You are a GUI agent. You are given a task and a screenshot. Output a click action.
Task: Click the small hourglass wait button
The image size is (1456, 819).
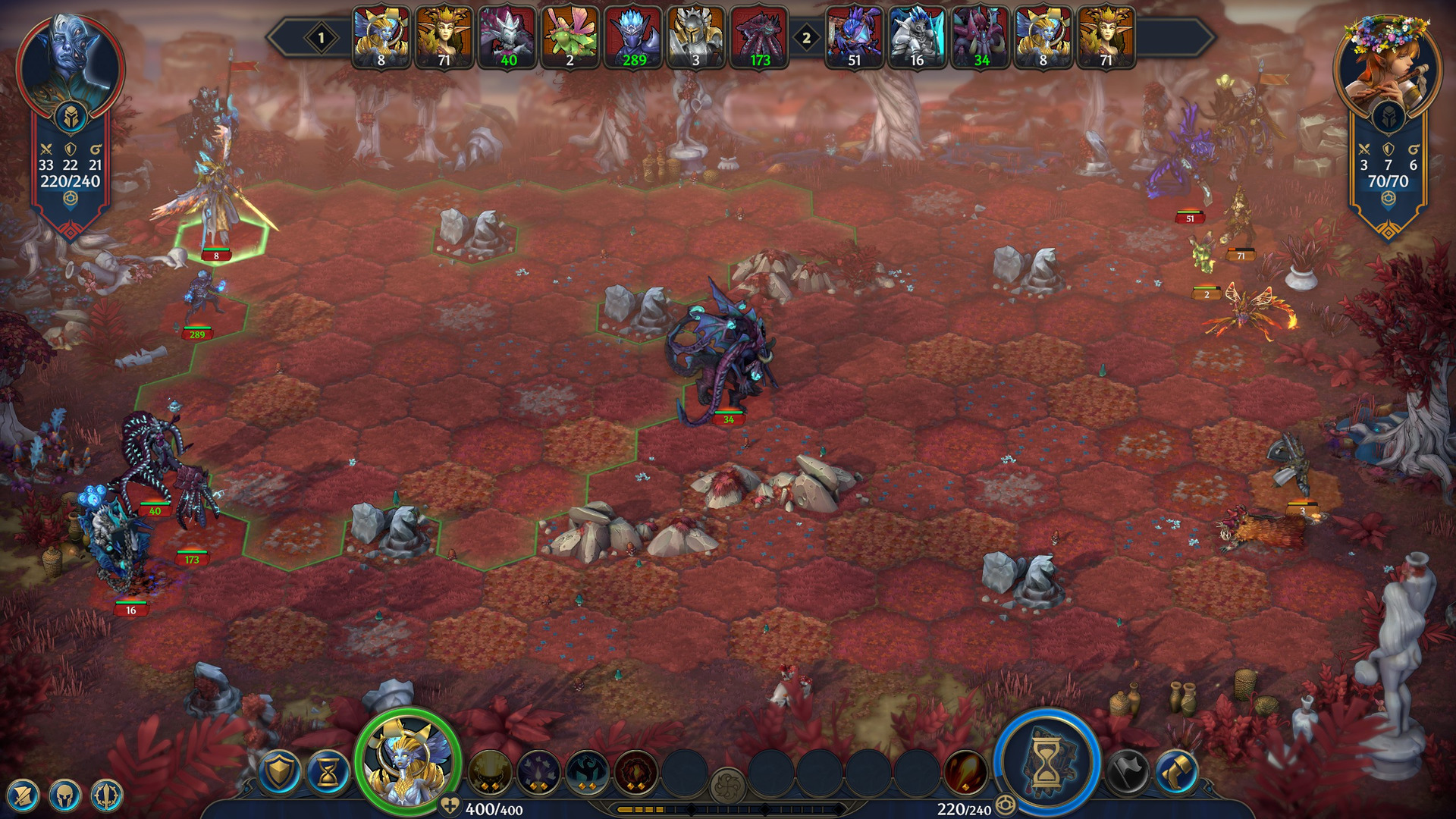[328, 770]
